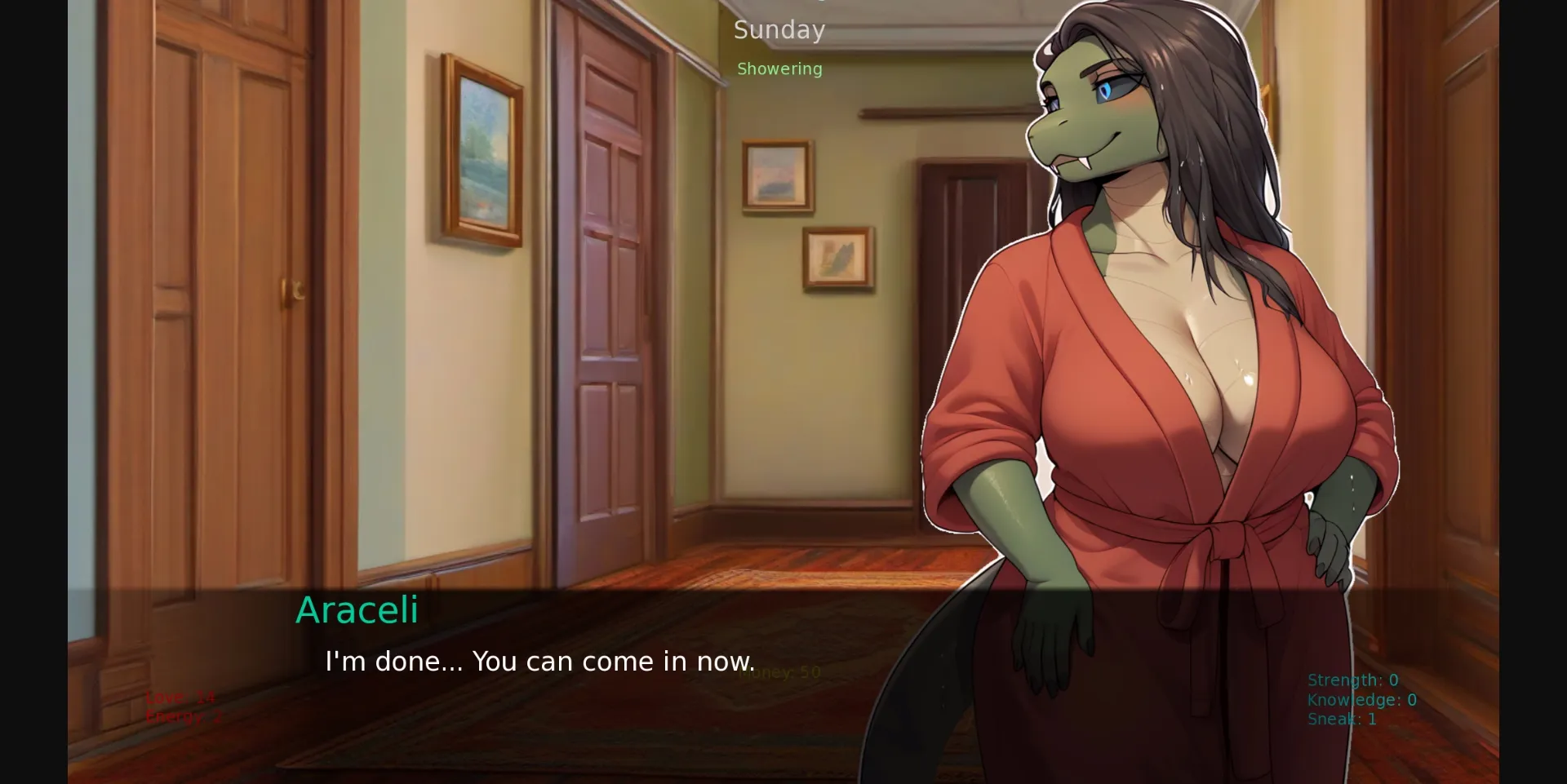The image size is (1567, 784).
Task: Click the Money: 50 counter
Action: point(779,671)
